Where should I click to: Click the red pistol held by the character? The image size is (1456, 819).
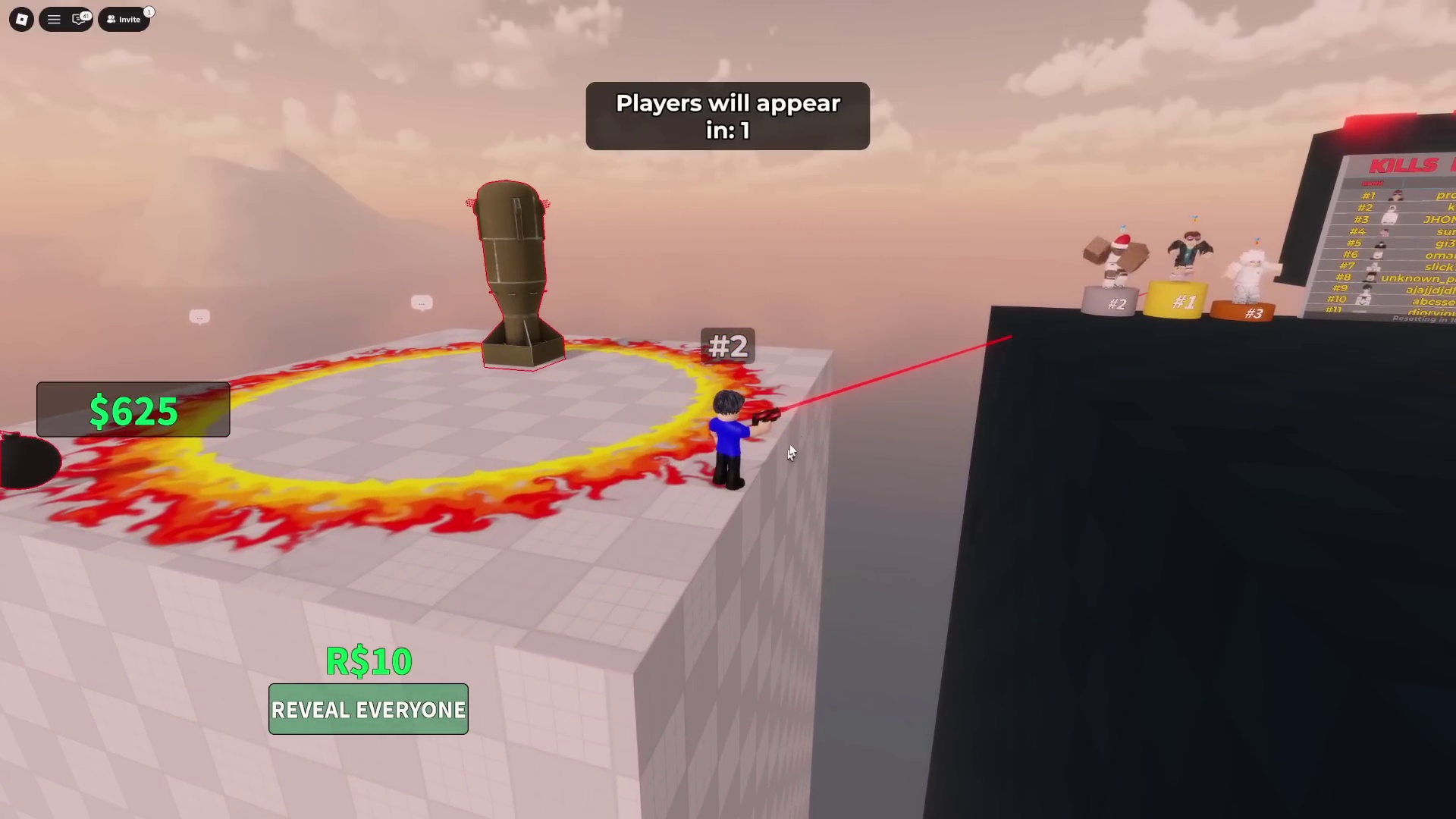(x=766, y=417)
